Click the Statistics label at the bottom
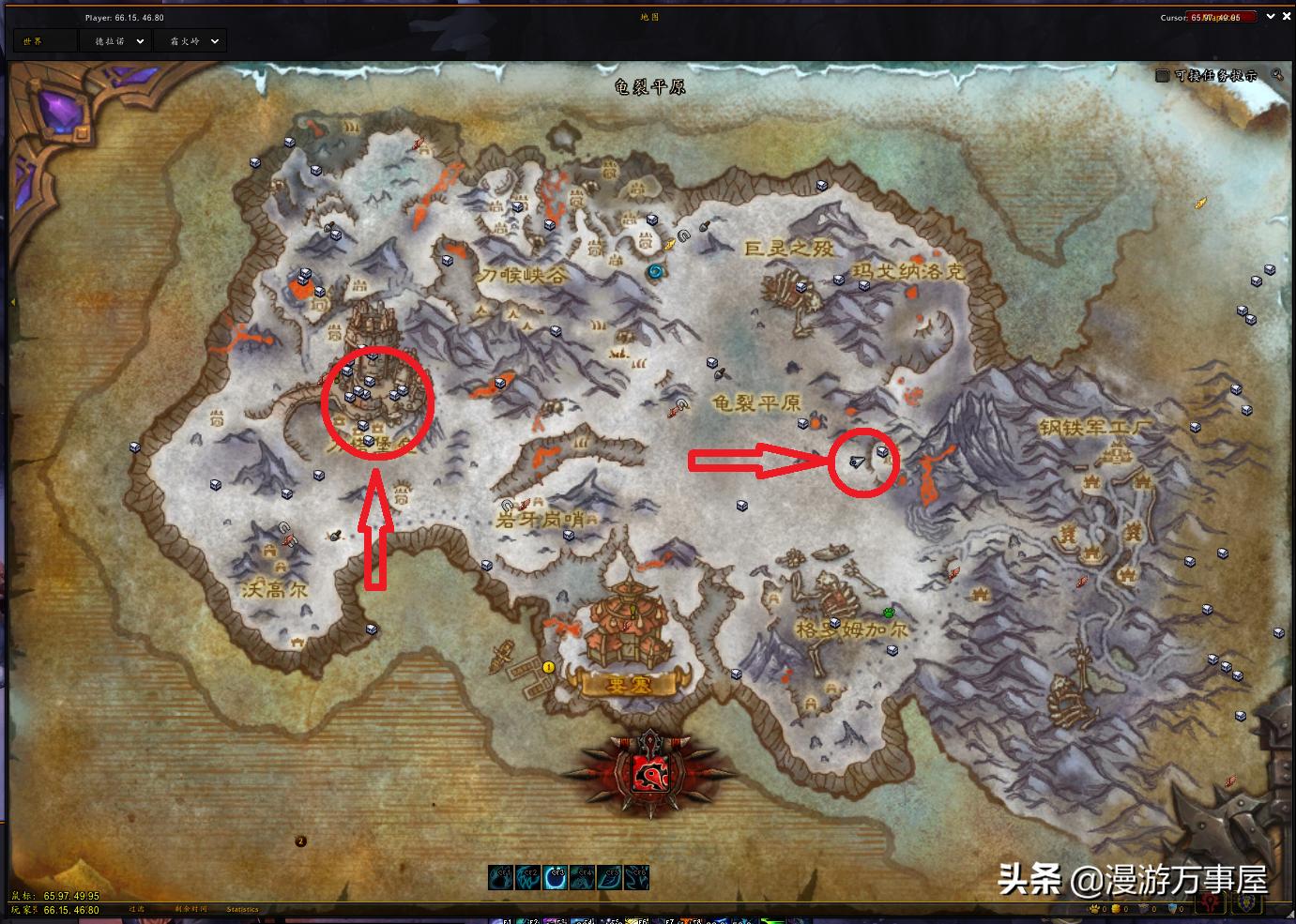Image resolution: width=1296 pixels, height=924 pixels. coord(243,909)
